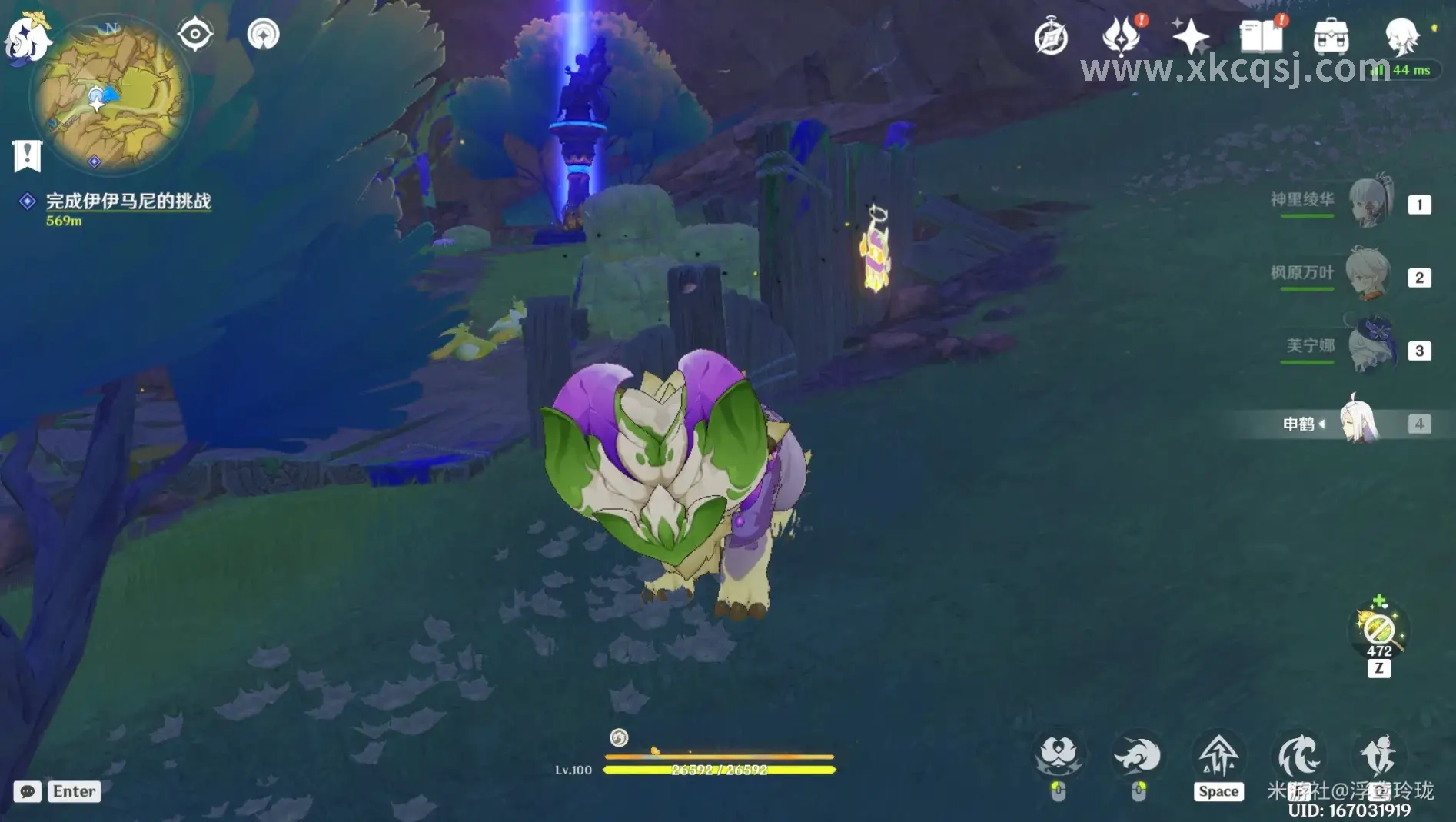Switch to party member 枫原万叶
This screenshot has width=1456, height=822.
coord(1368,275)
